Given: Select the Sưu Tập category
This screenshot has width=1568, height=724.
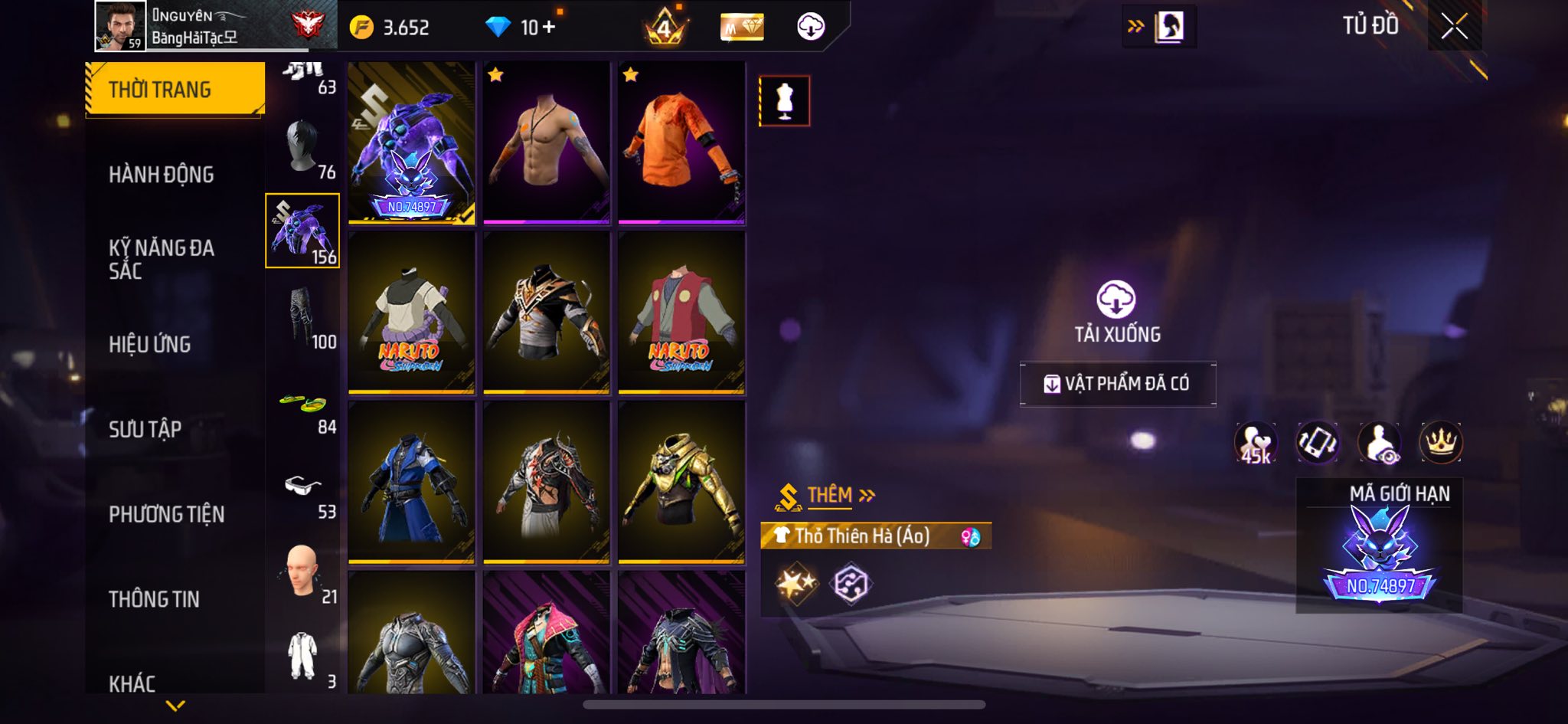Looking at the screenshot, I should tap(145, 429).
